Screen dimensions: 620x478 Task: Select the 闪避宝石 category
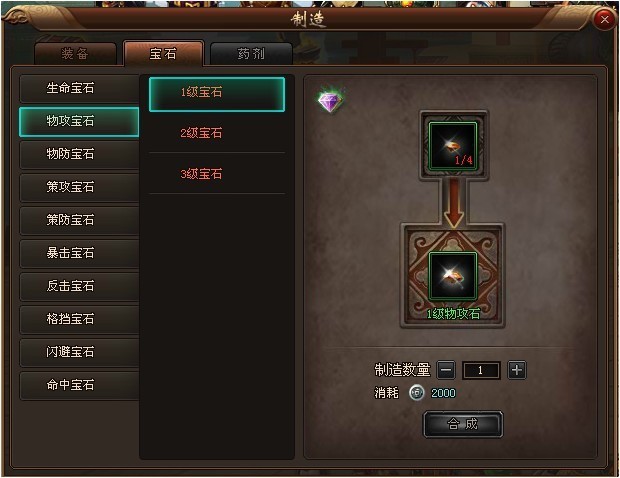click(79, 352)
